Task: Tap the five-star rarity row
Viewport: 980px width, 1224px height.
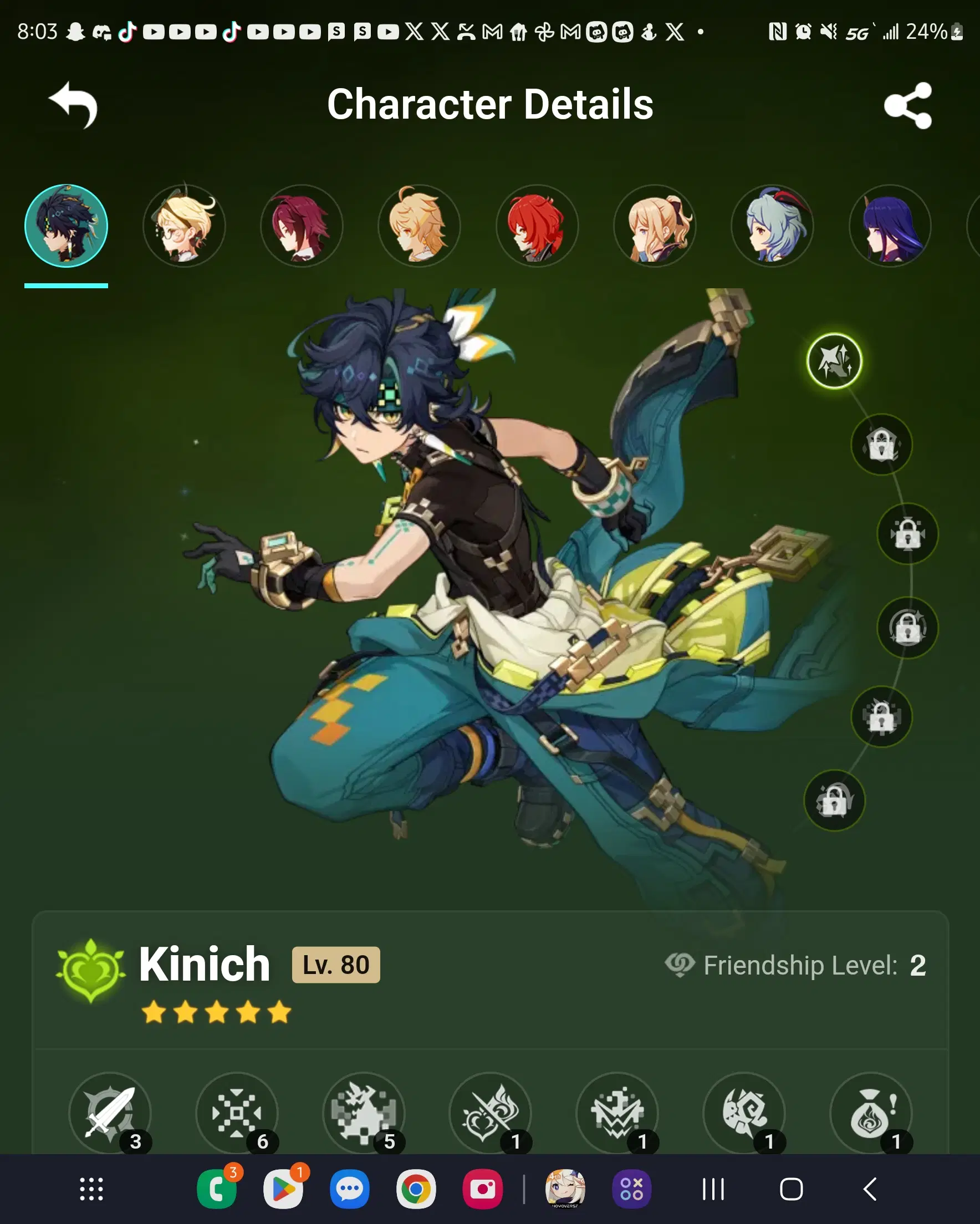Action: [x=216, y=1012]
